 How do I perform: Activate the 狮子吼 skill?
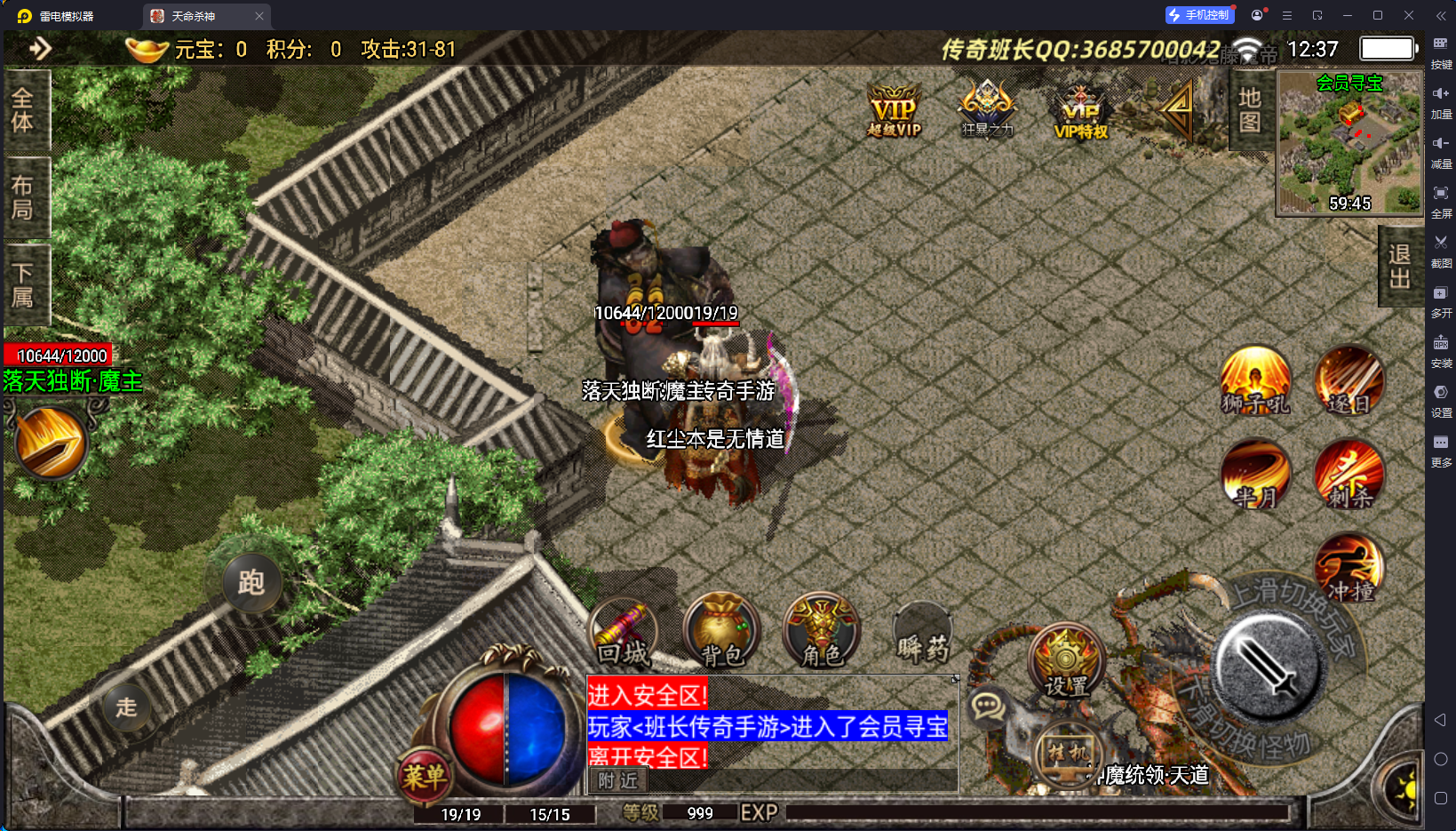pos(1254,380)
